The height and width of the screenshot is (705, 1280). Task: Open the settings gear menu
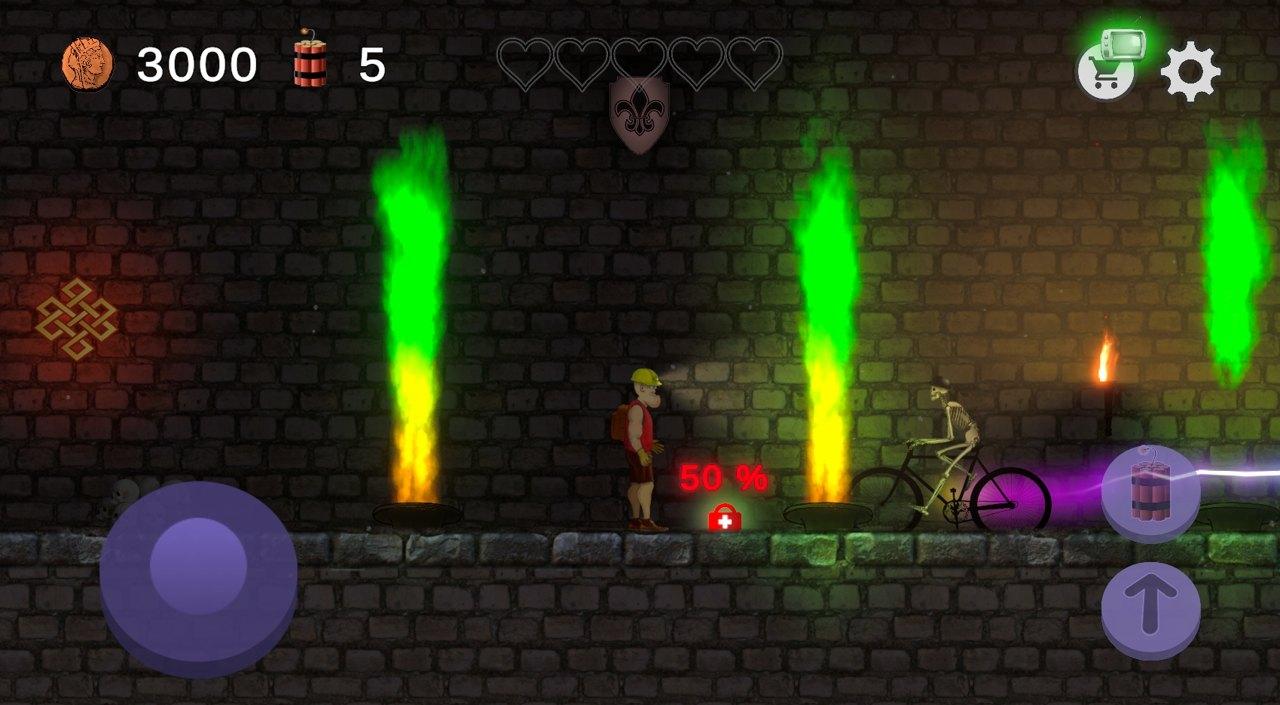pos(1190,72)
